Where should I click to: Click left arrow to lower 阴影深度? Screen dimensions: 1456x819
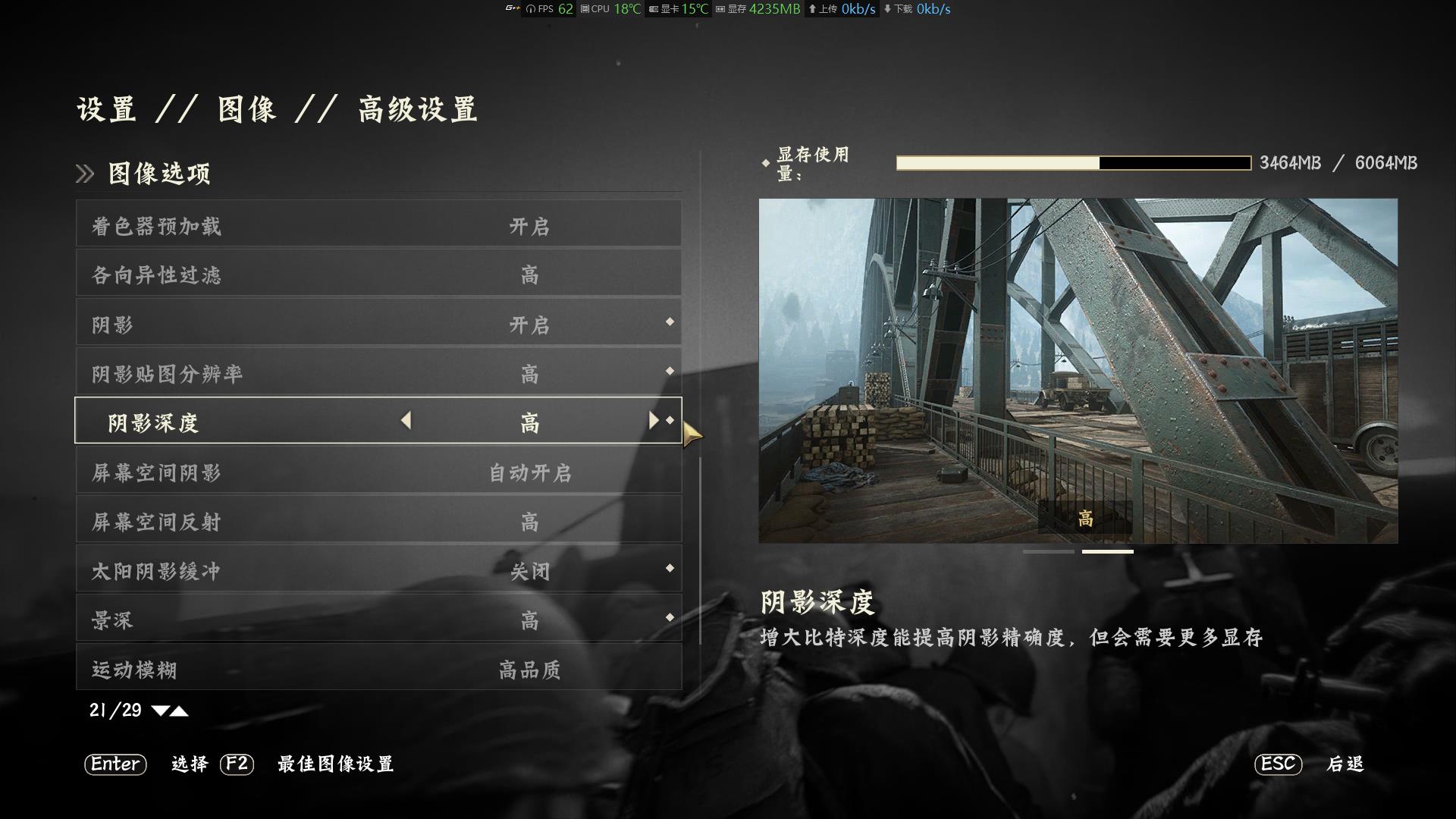click(406, 422)
